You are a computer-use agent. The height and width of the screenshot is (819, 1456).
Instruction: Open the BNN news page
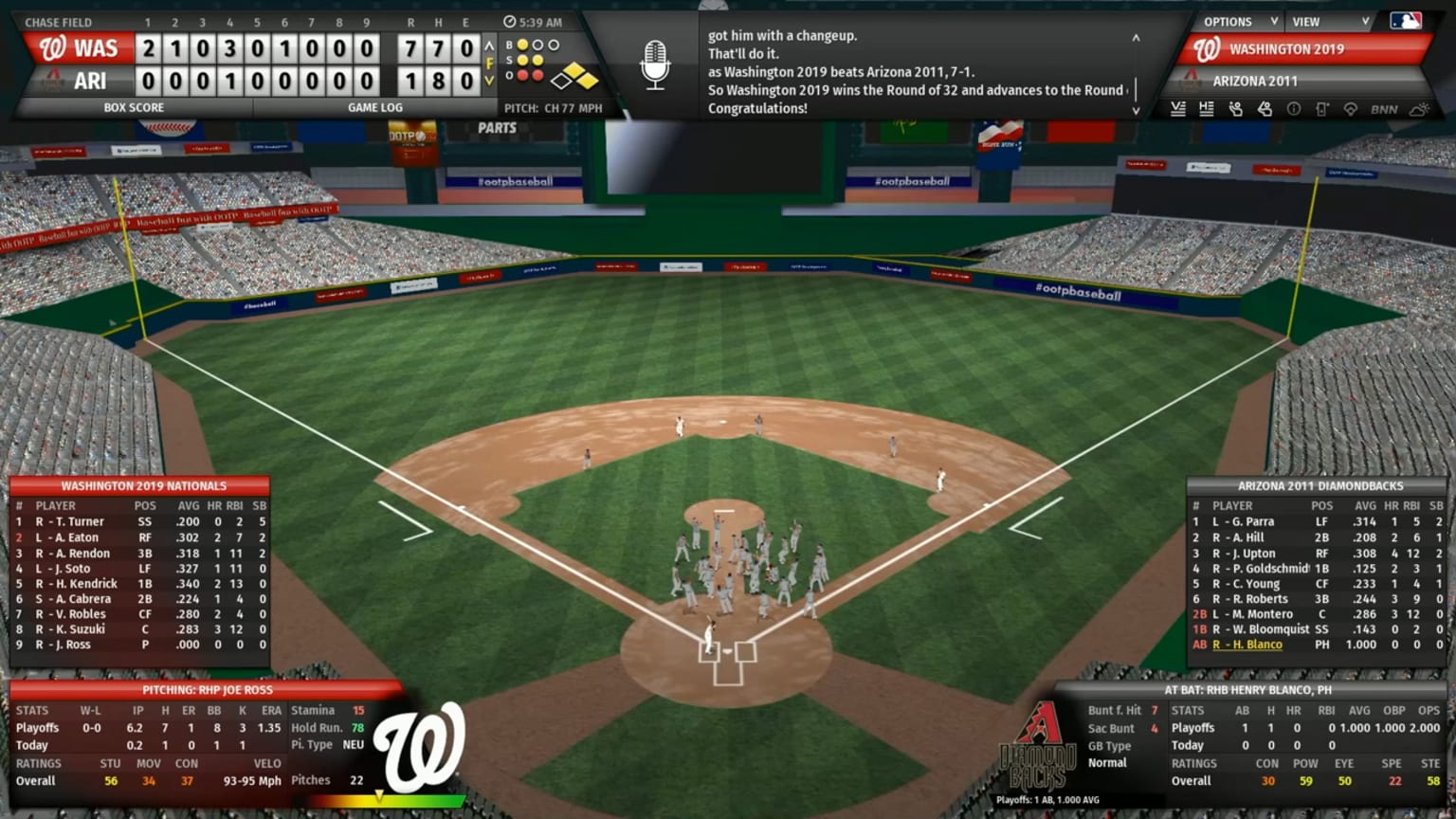coord(1384,109)
